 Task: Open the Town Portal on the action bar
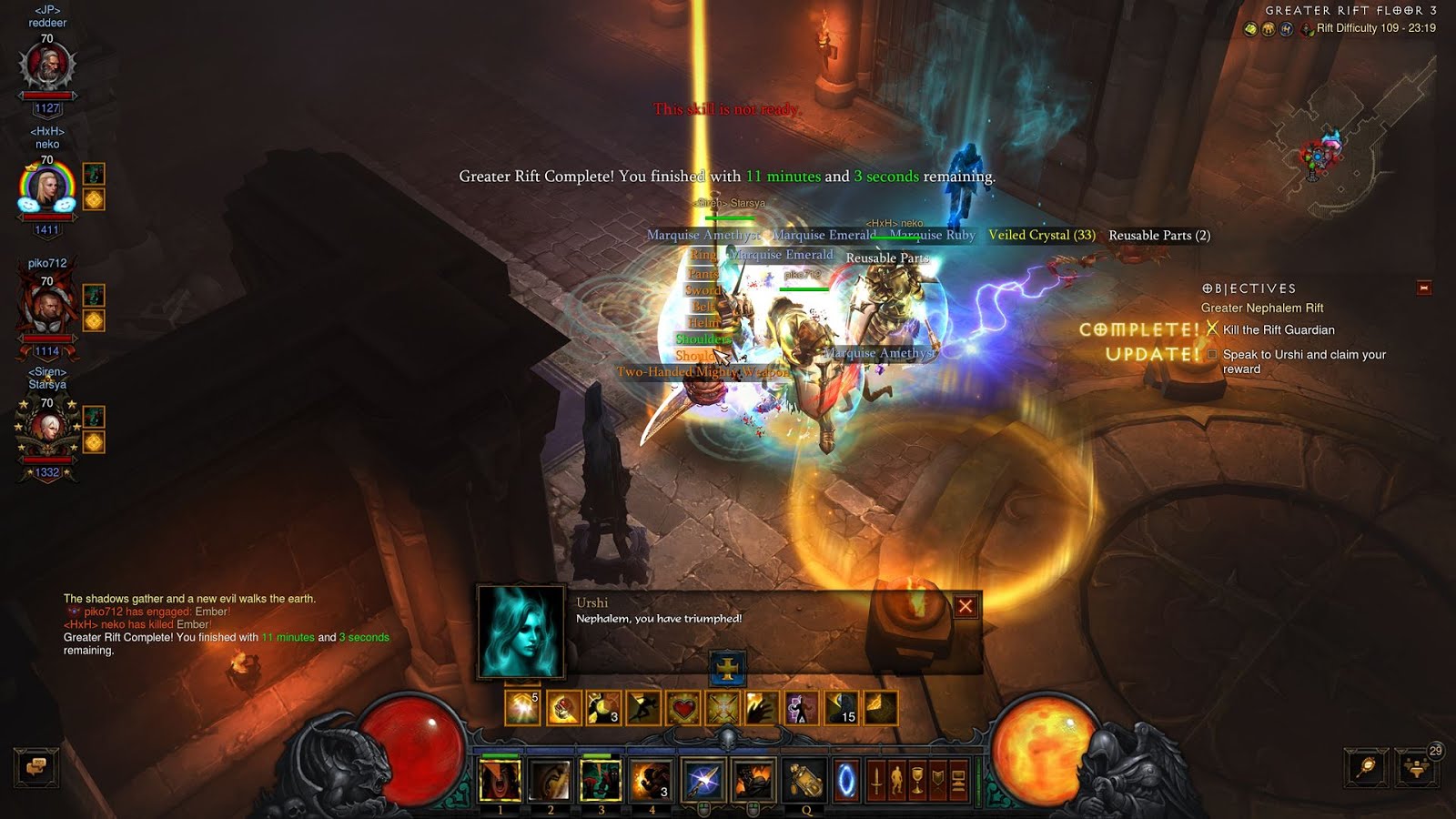pos(847,779)
